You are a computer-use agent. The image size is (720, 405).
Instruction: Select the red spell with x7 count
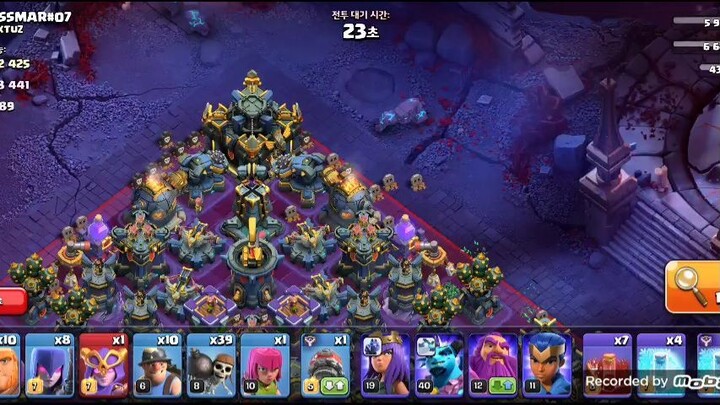click(x=606, y=366)
